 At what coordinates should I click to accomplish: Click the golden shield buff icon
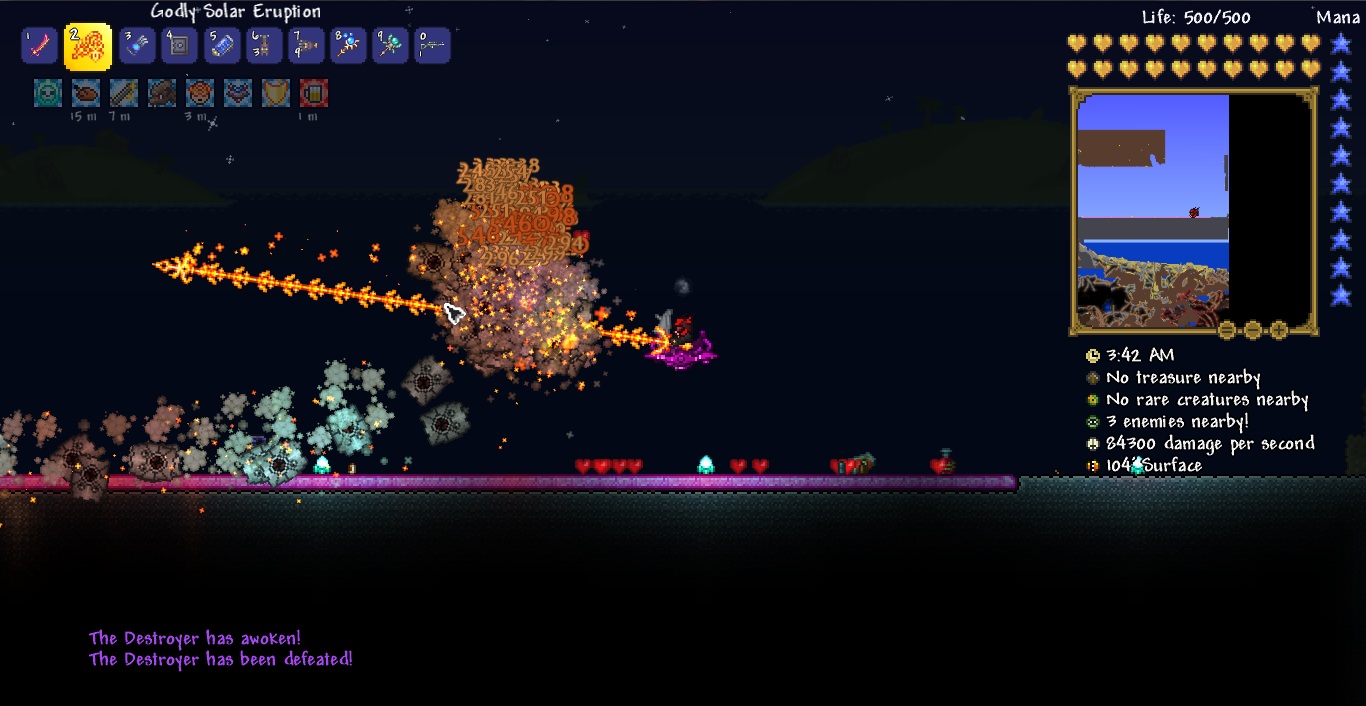(x=276, y=93)
